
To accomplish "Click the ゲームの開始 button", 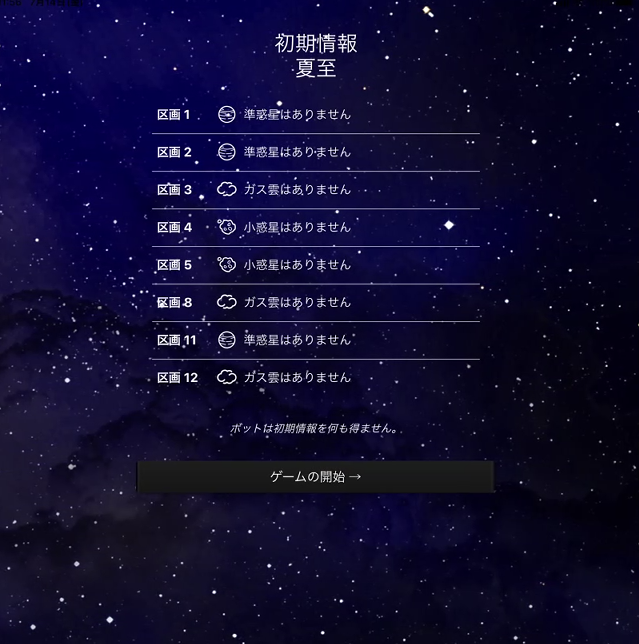I will click(315, 477).
